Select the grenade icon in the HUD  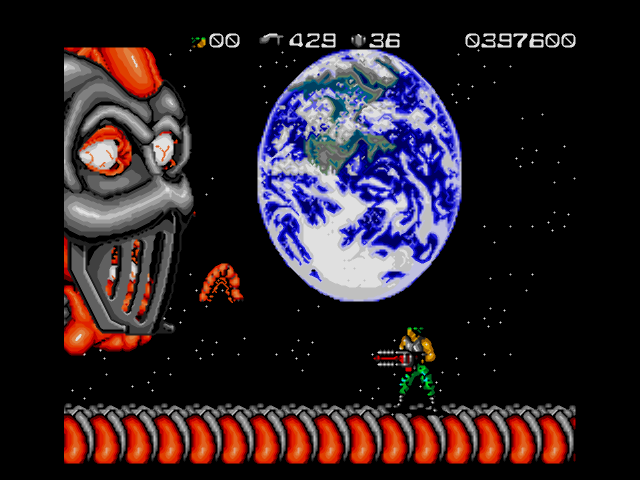(357, 41)
